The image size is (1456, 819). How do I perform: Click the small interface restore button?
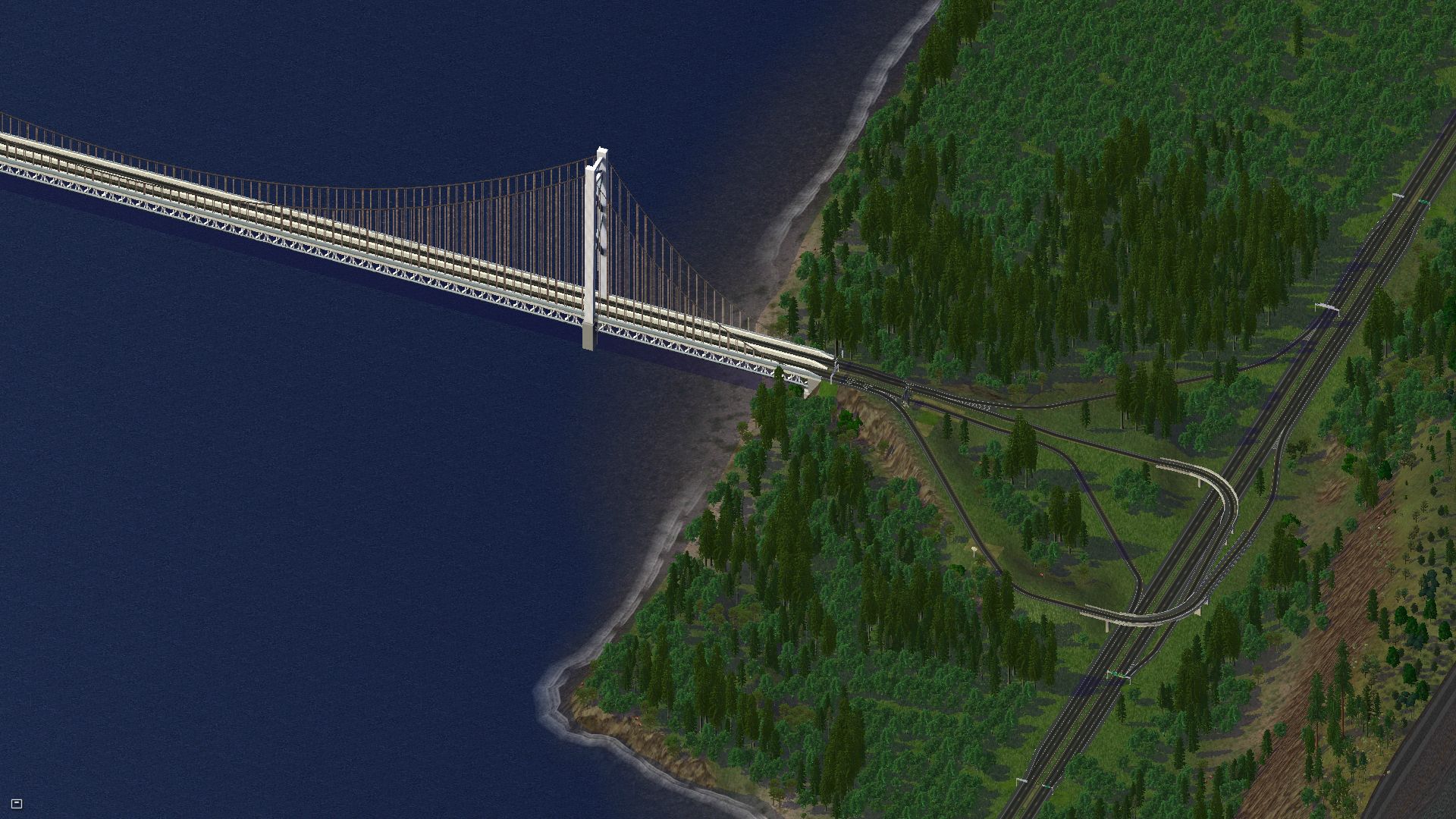click(x=17, y=804)
